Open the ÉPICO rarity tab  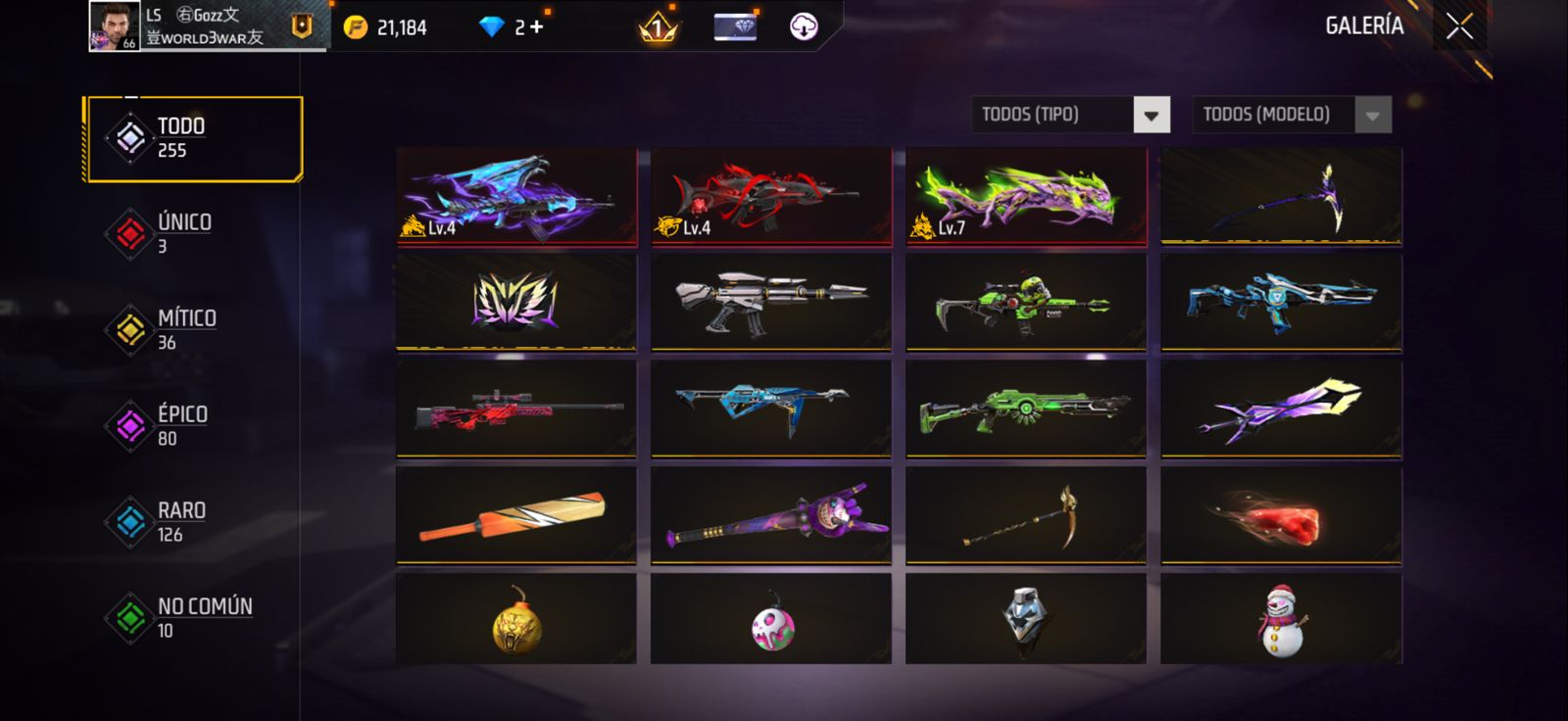click(x=182, y=425)
